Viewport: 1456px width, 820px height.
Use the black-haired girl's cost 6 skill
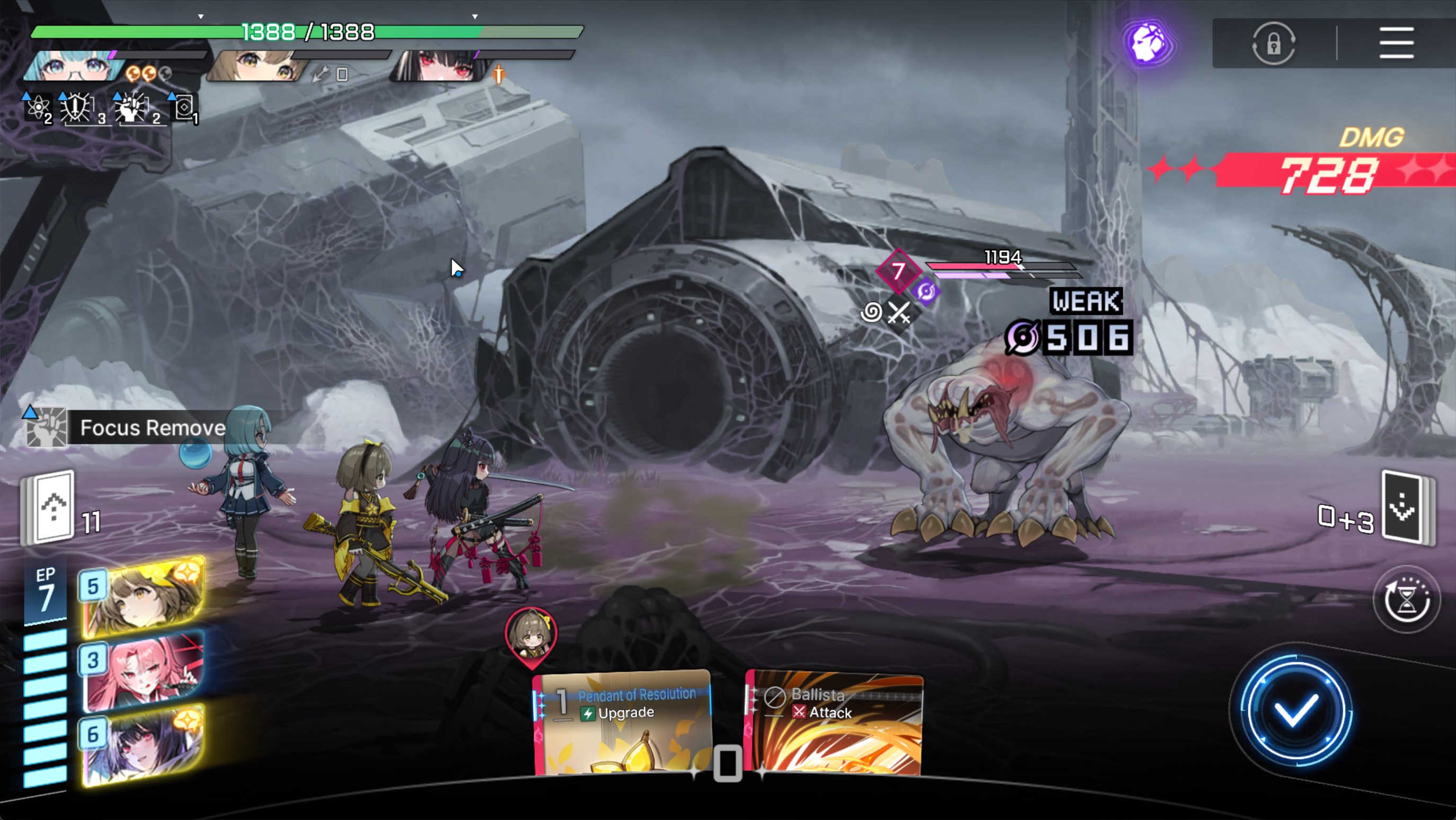tap(143, 745)
